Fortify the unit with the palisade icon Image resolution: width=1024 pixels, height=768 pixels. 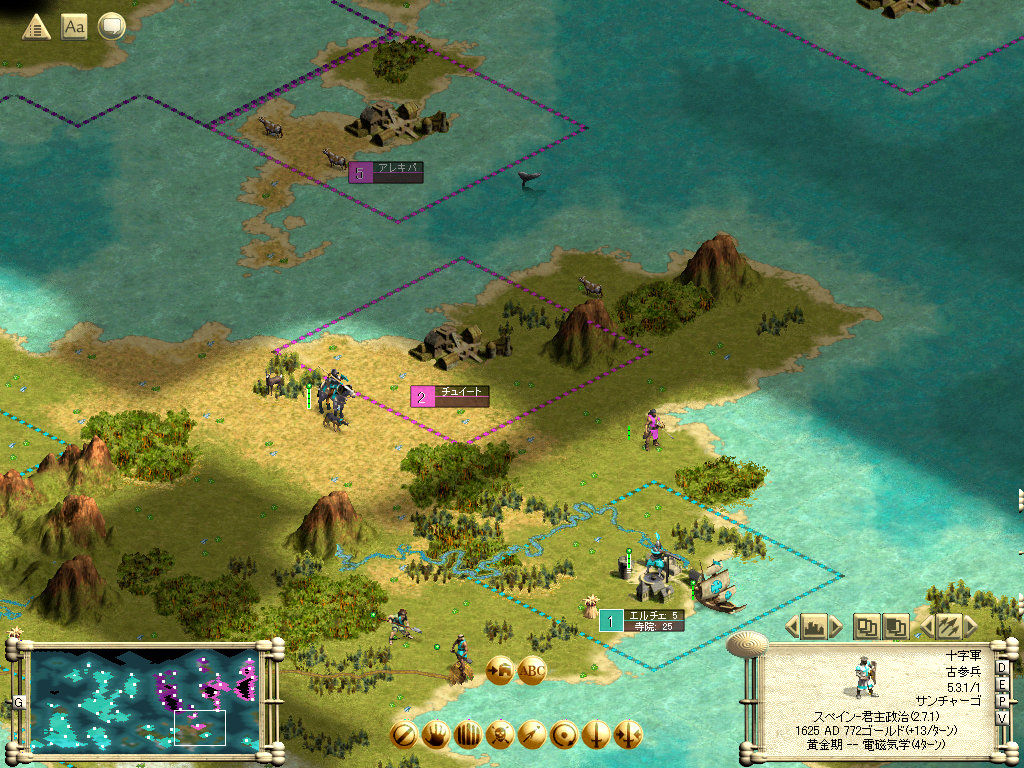(468, 735)
